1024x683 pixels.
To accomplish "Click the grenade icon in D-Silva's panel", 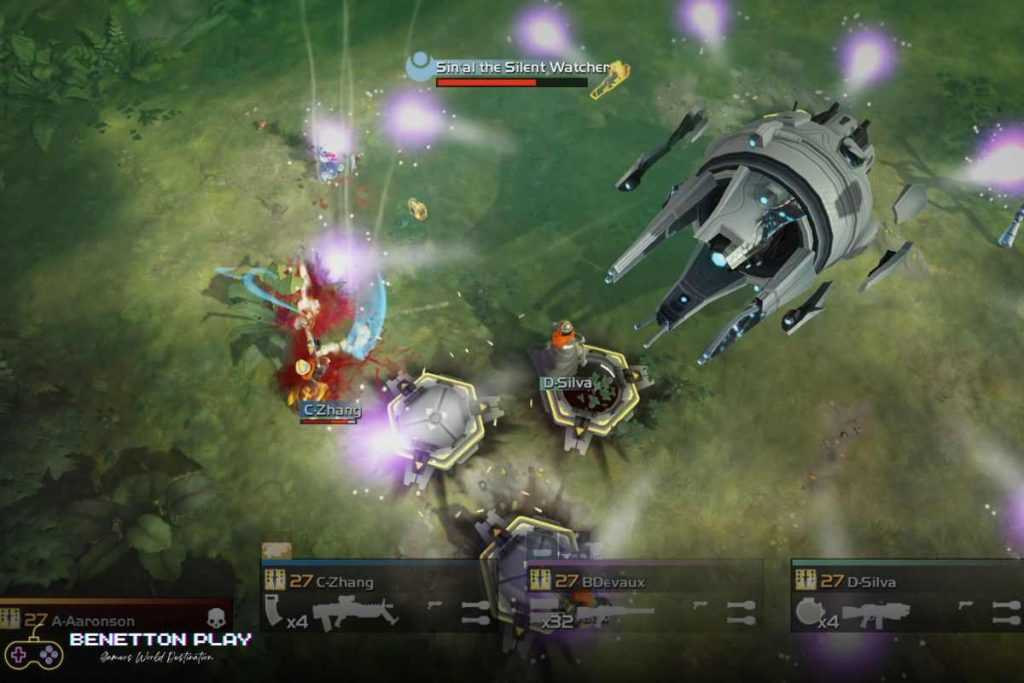I will tap(808, 611).
